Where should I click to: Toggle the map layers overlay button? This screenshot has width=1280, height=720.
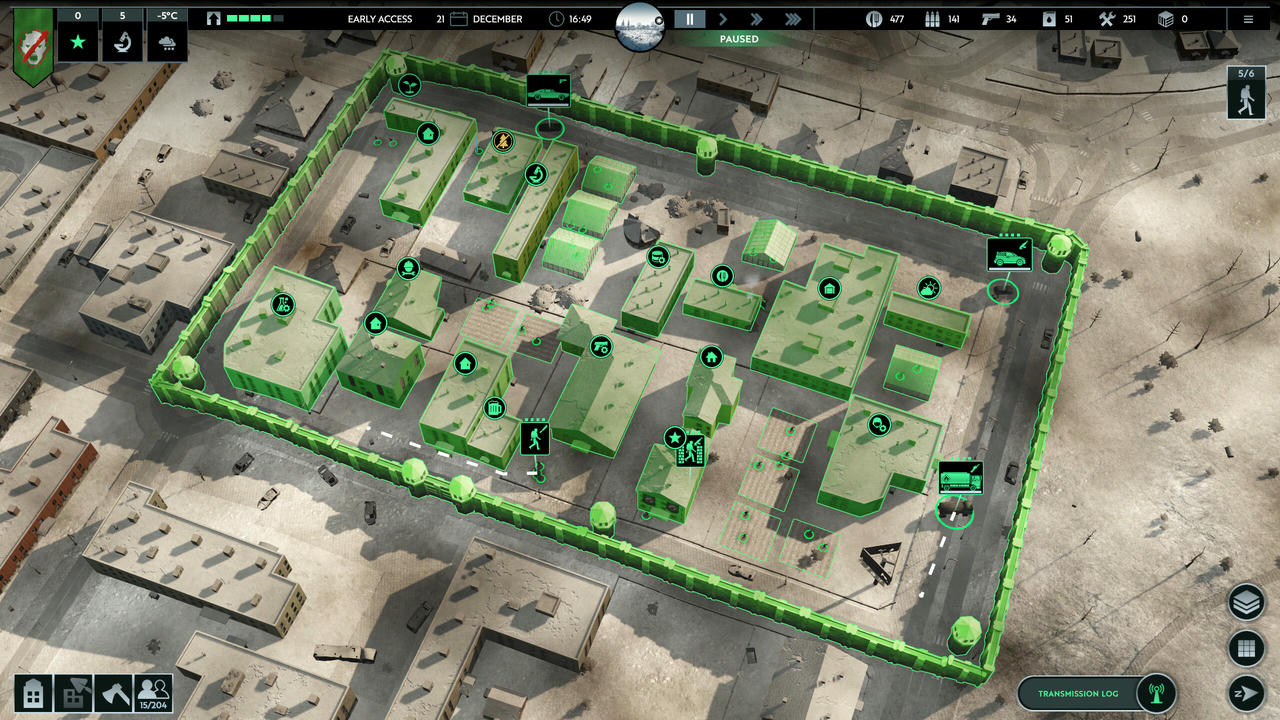point(1245,603)
